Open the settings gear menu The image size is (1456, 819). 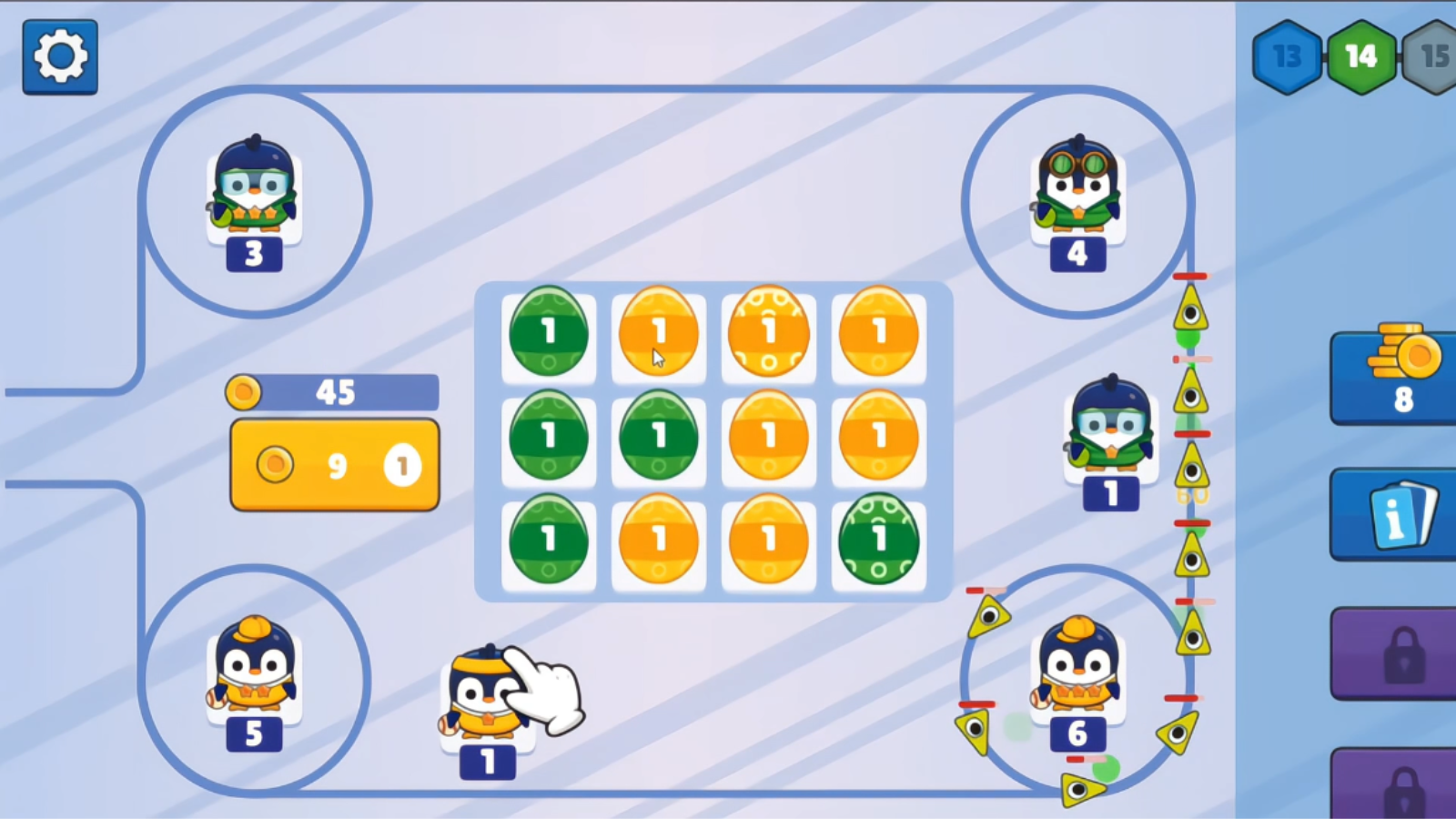59,55
